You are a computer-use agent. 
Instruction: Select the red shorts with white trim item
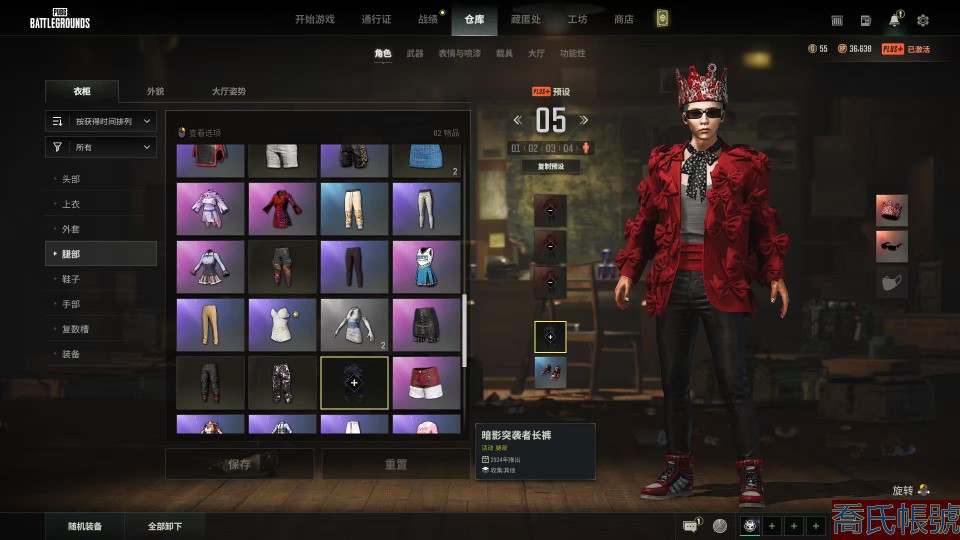click(x=426, y=382)
